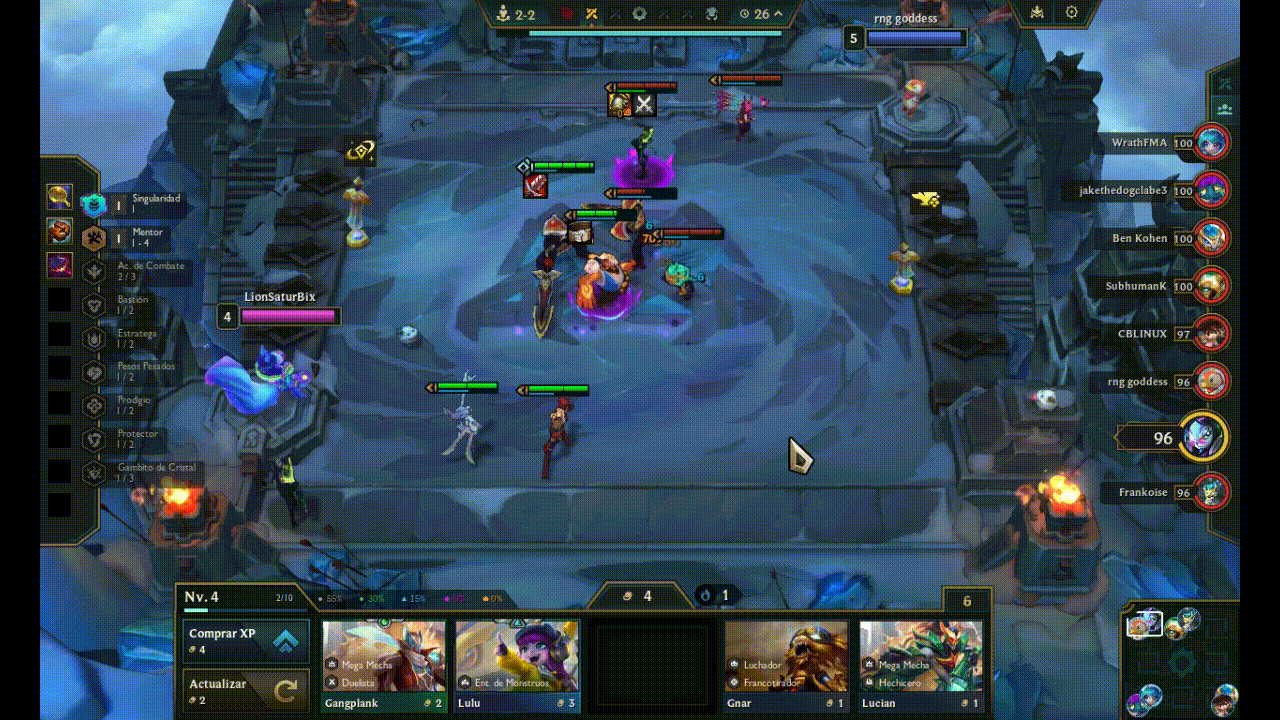The image size is (1280, 720).
Task: Select the Gambito de Cristal trait icon
Action: coord(95,470)
